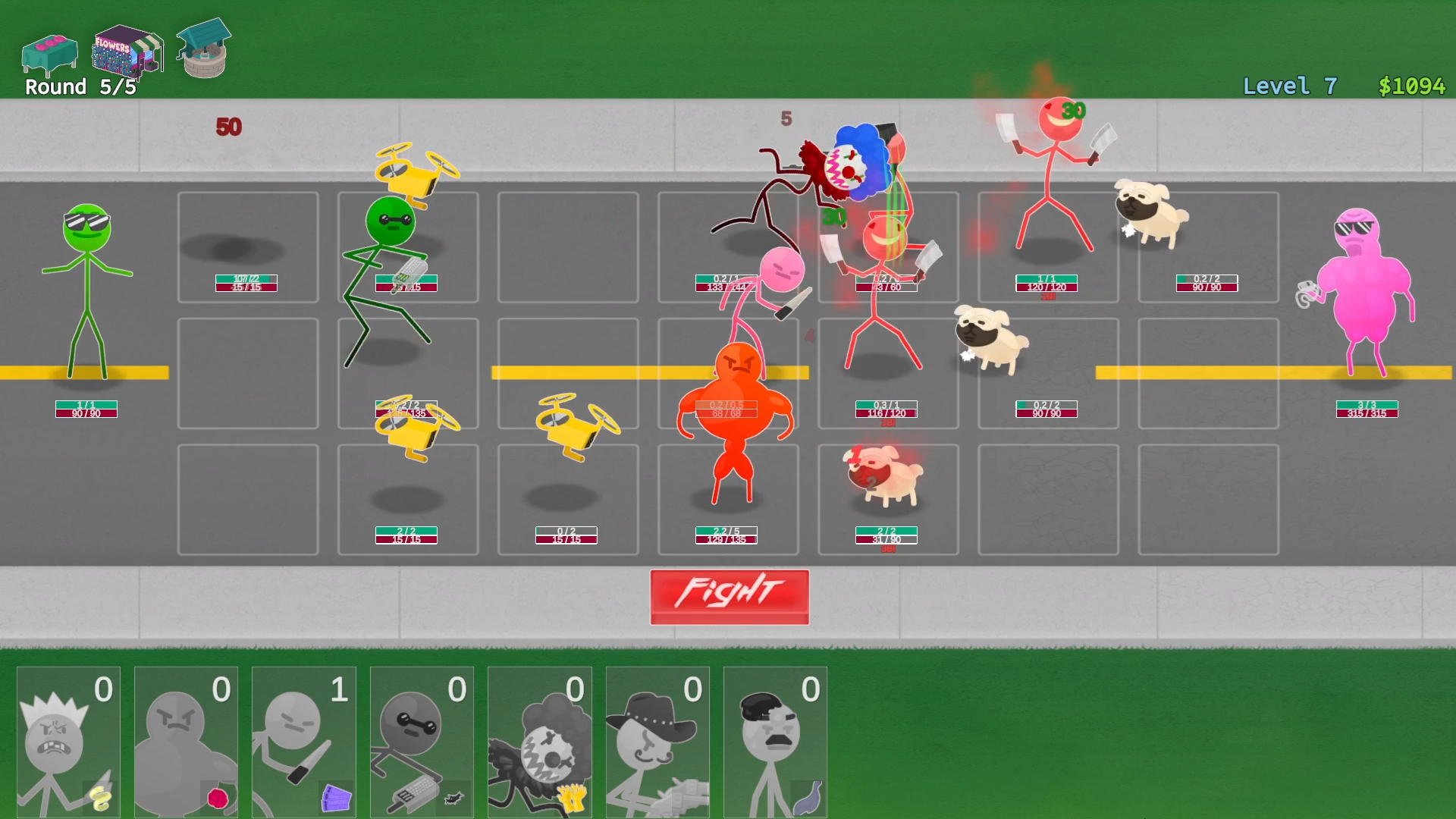1456x819 pixels.
Task: Click the Level 7 indicator
Action: pos(1289,86)
